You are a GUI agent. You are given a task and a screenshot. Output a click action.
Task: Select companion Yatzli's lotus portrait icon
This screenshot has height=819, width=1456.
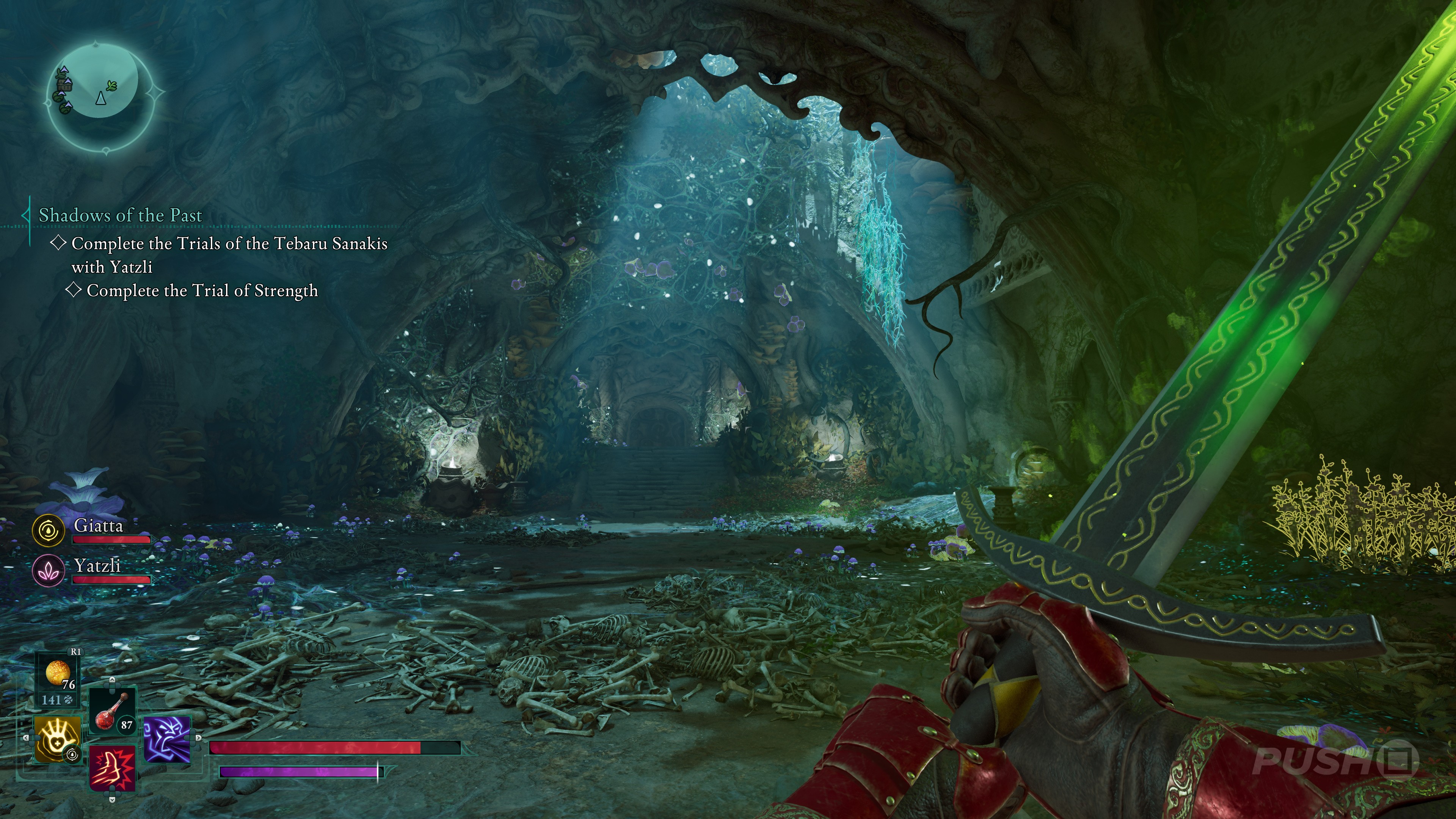click(47, 570)
